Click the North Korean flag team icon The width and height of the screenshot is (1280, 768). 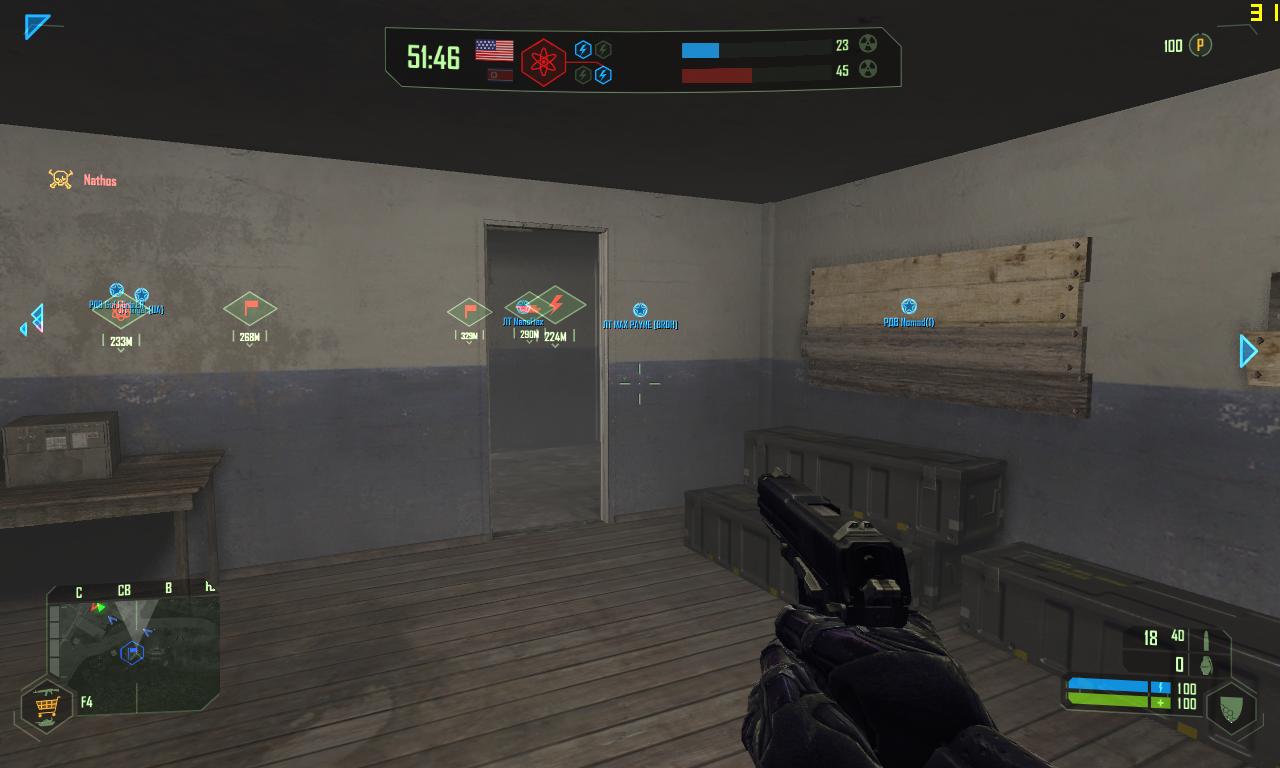(499, 75)
